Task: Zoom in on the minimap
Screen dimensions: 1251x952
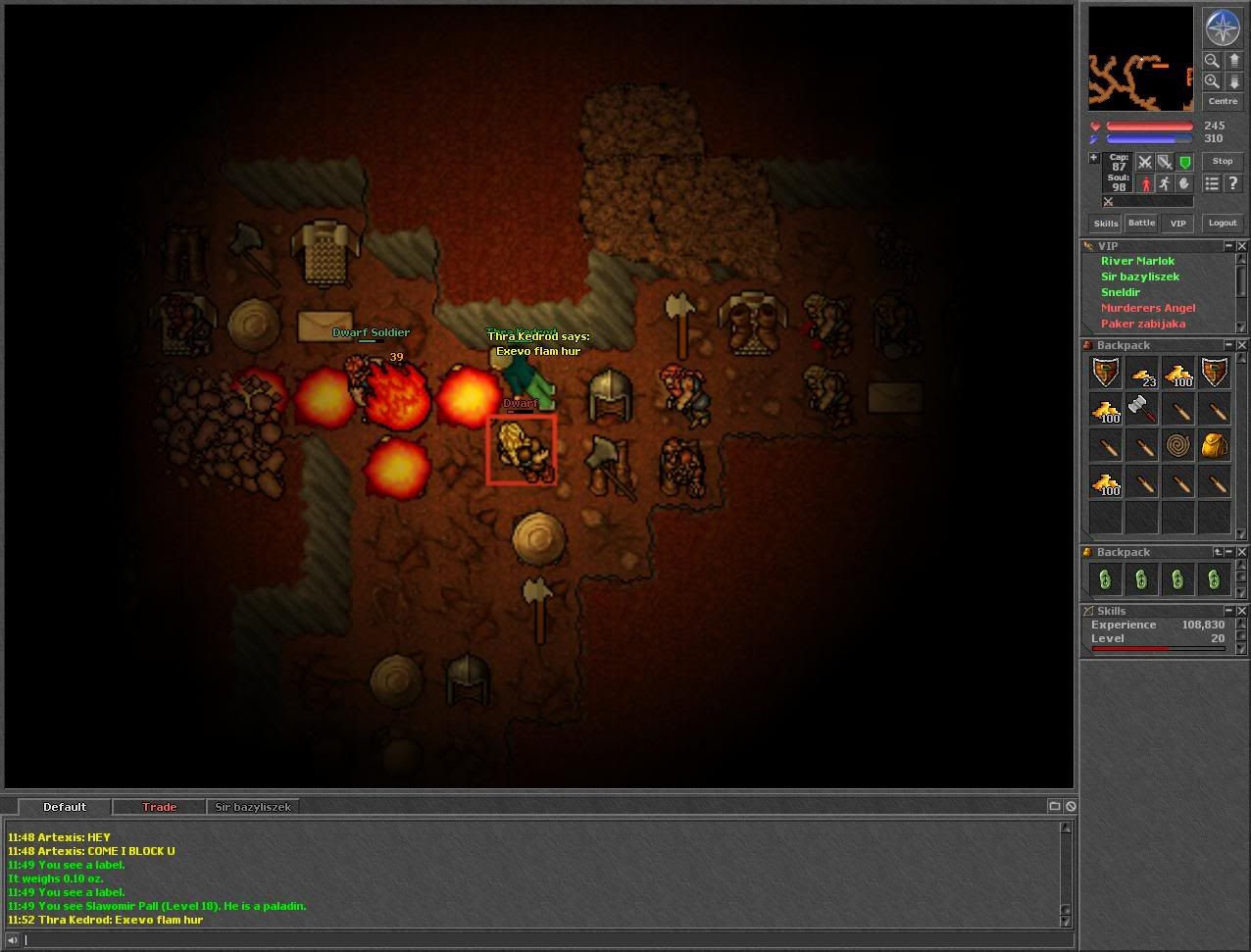Action: point(1213,81)
